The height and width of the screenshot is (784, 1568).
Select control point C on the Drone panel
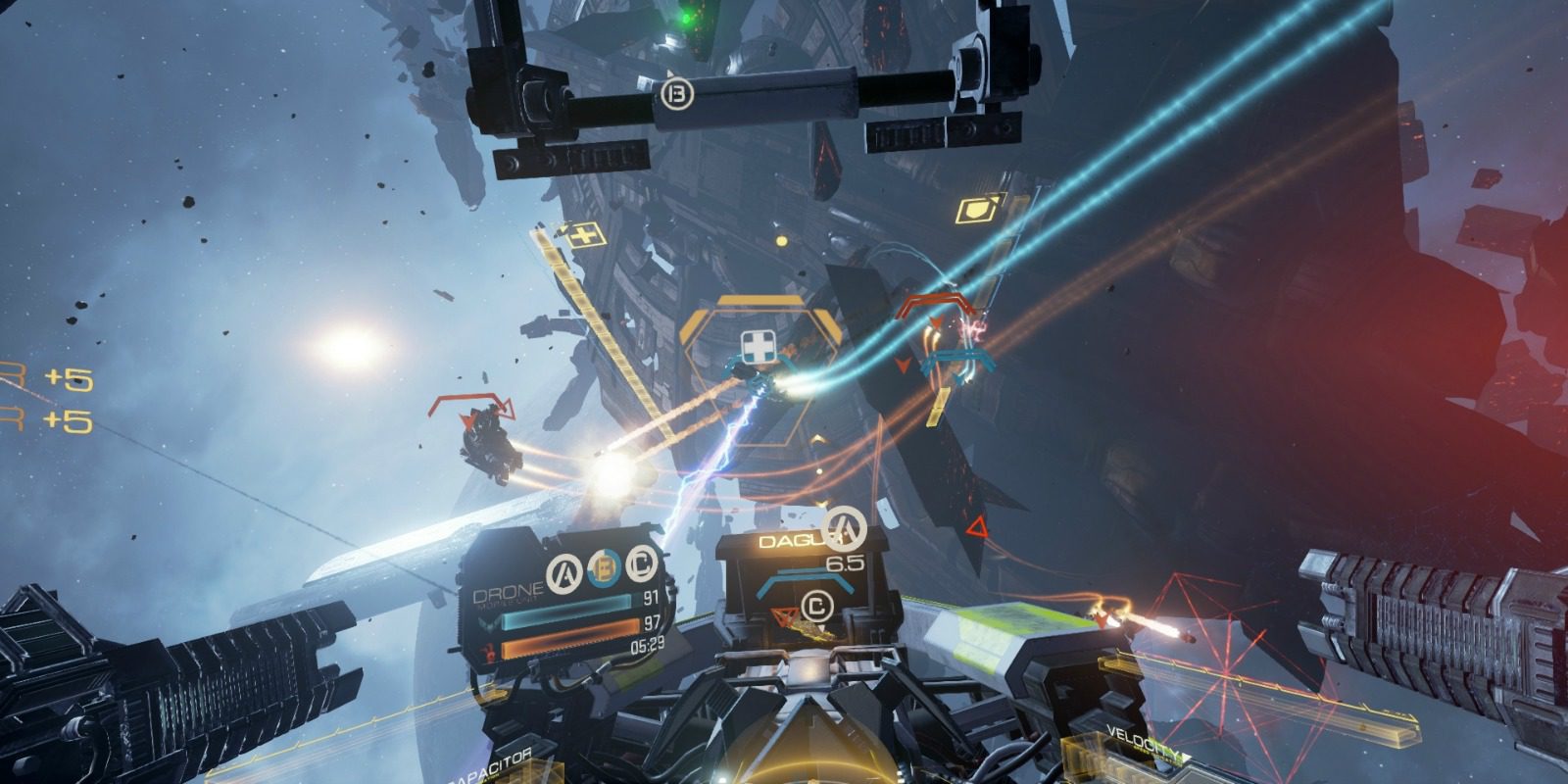click(x=642, y=565)
